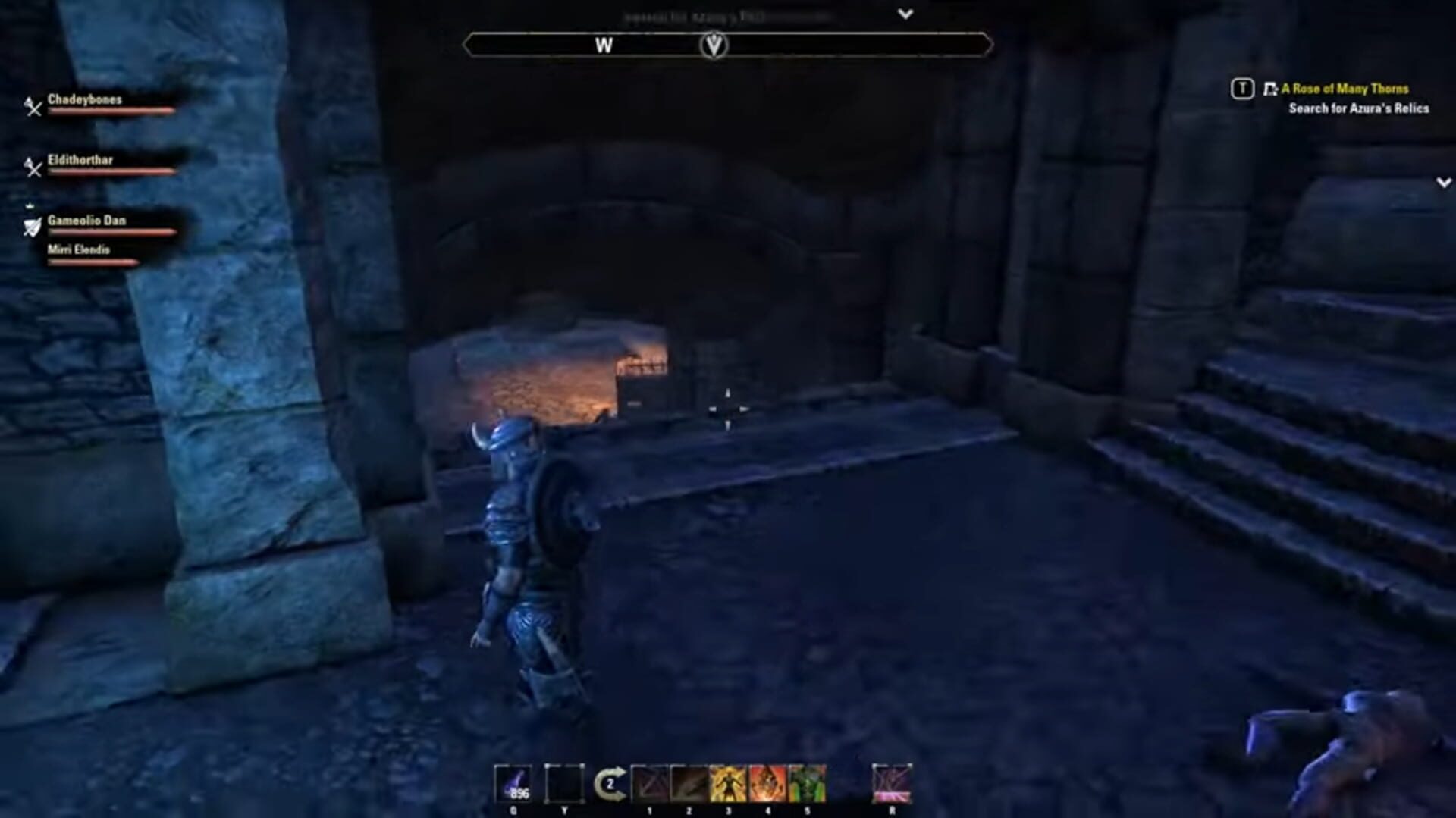Select ability in hotbar slot 1
Viewport: 1456px width, 818px height.
[651, 781]
